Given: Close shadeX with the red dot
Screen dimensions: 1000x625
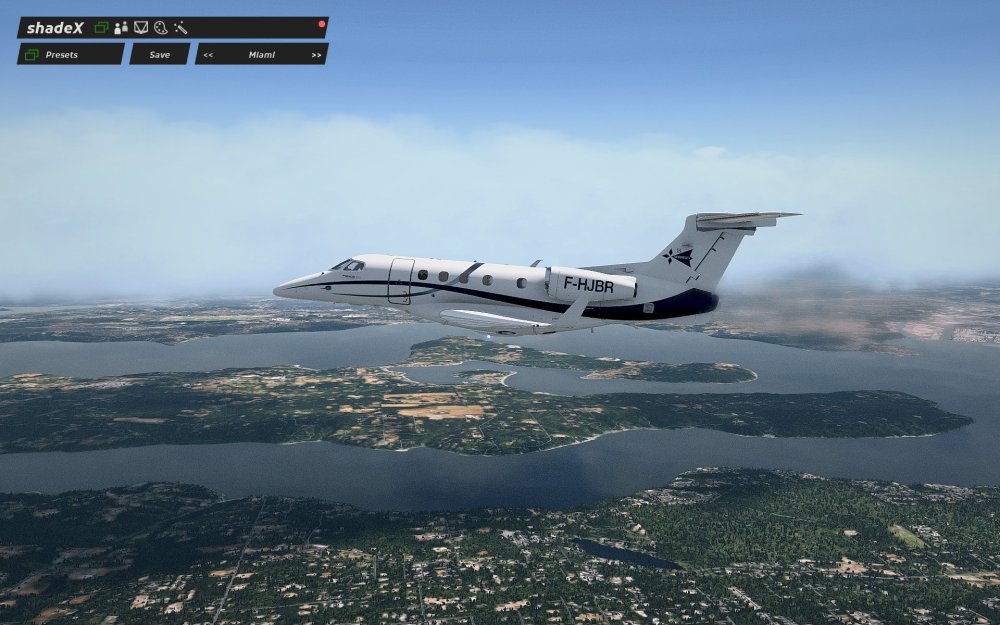Looking at the screenshot, I should coord(322,23).
